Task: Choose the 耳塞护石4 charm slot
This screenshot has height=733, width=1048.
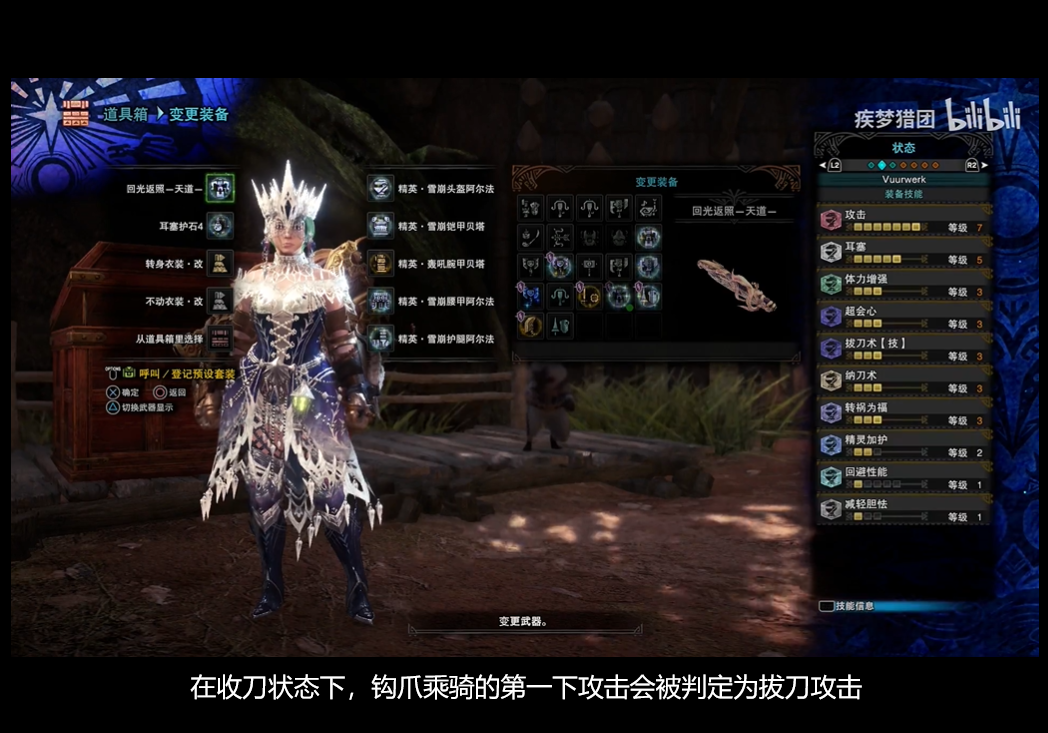Action: click(x=220, y=226)
